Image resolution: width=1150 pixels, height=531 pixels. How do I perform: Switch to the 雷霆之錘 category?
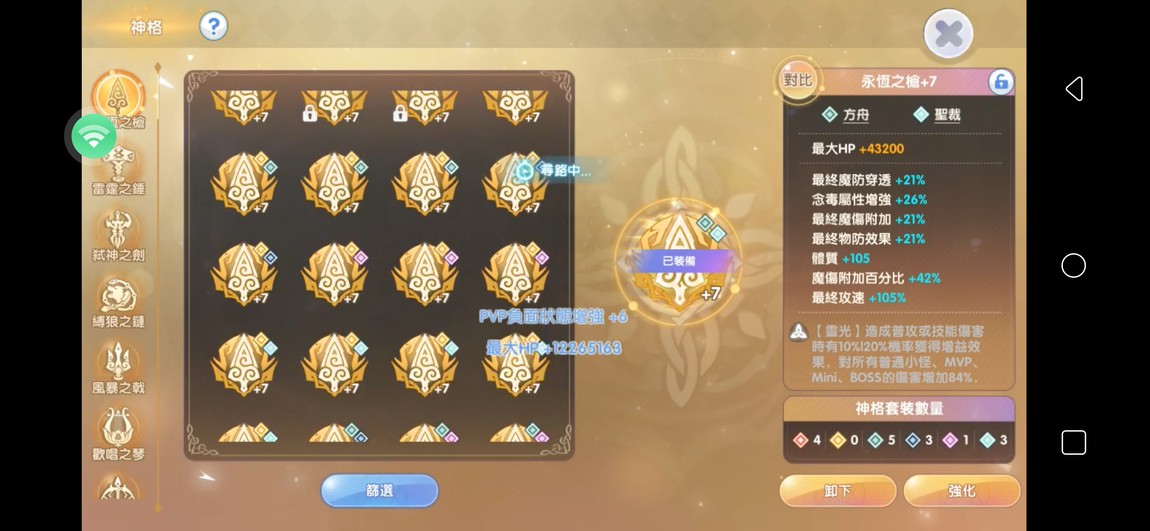point(118,167)
